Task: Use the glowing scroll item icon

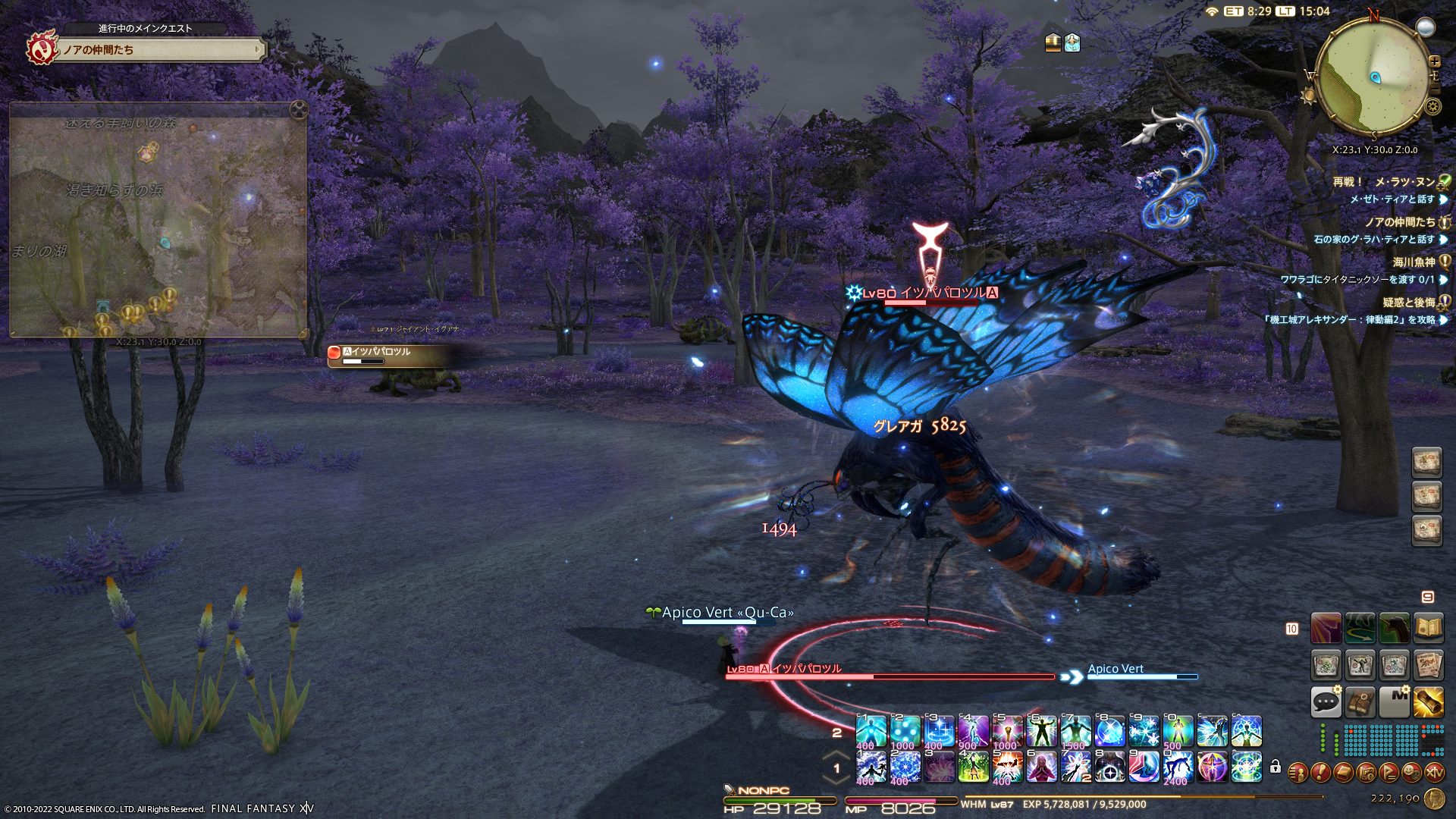Action: tap(1429, 702)
